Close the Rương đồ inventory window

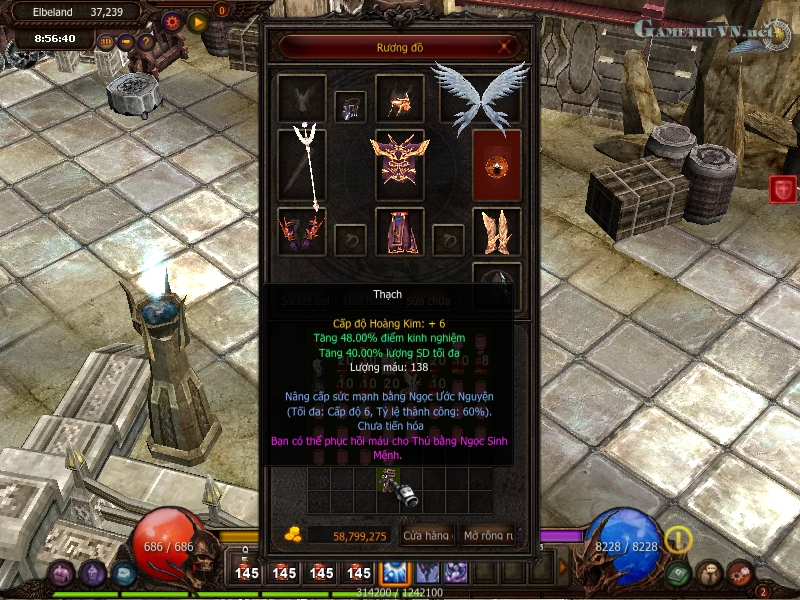507,46
